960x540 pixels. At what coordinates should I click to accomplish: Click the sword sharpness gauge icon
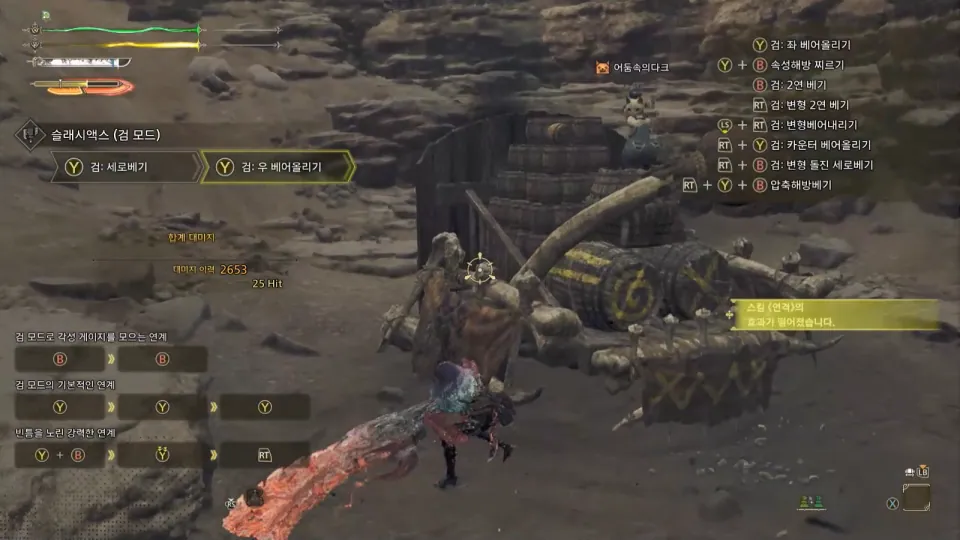click(80, 62)
